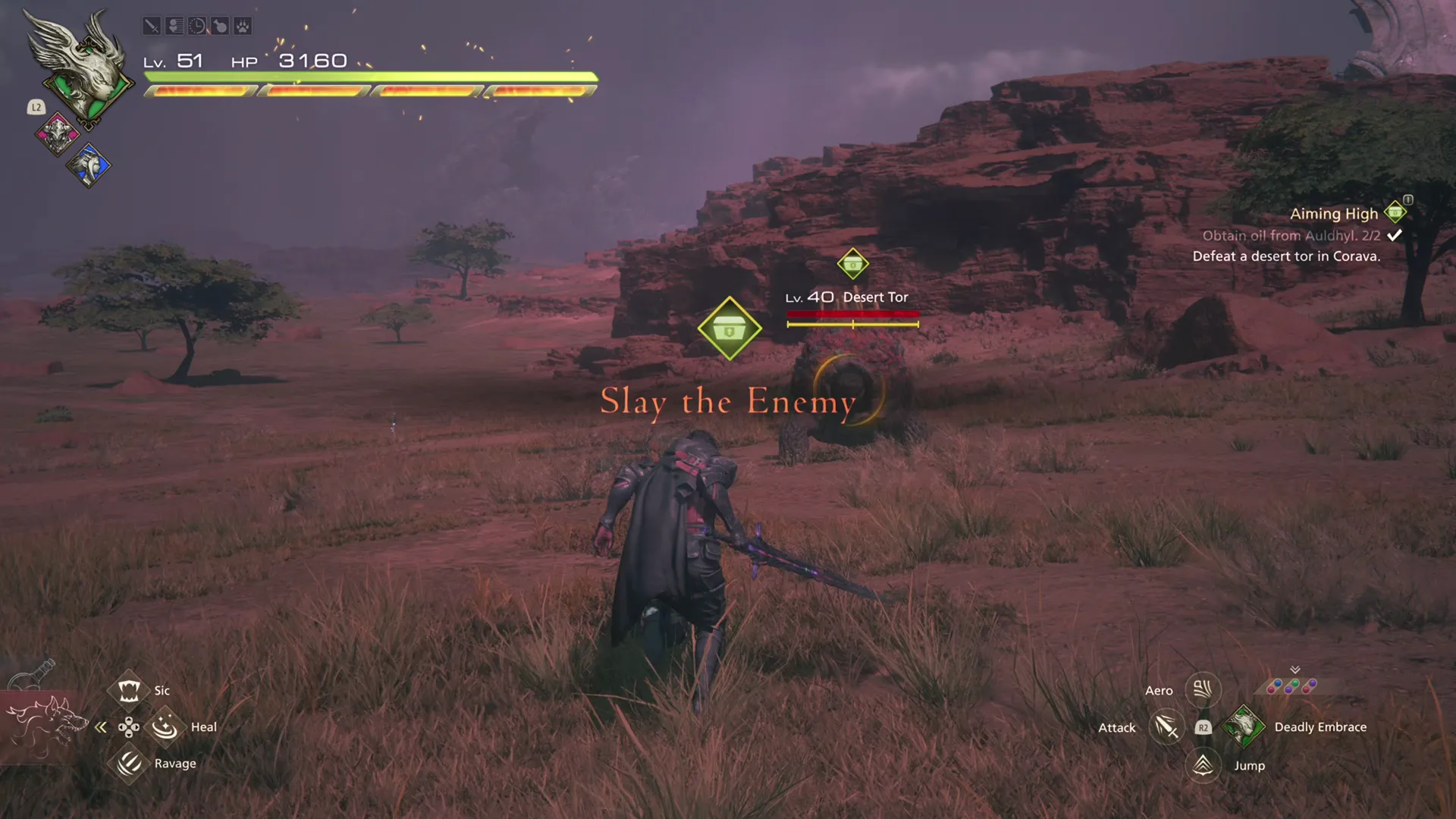Click the blue accessory gem swatch
This screenshot has width=1456, height=819.
pyautogui.click(x=1279, y=682)
